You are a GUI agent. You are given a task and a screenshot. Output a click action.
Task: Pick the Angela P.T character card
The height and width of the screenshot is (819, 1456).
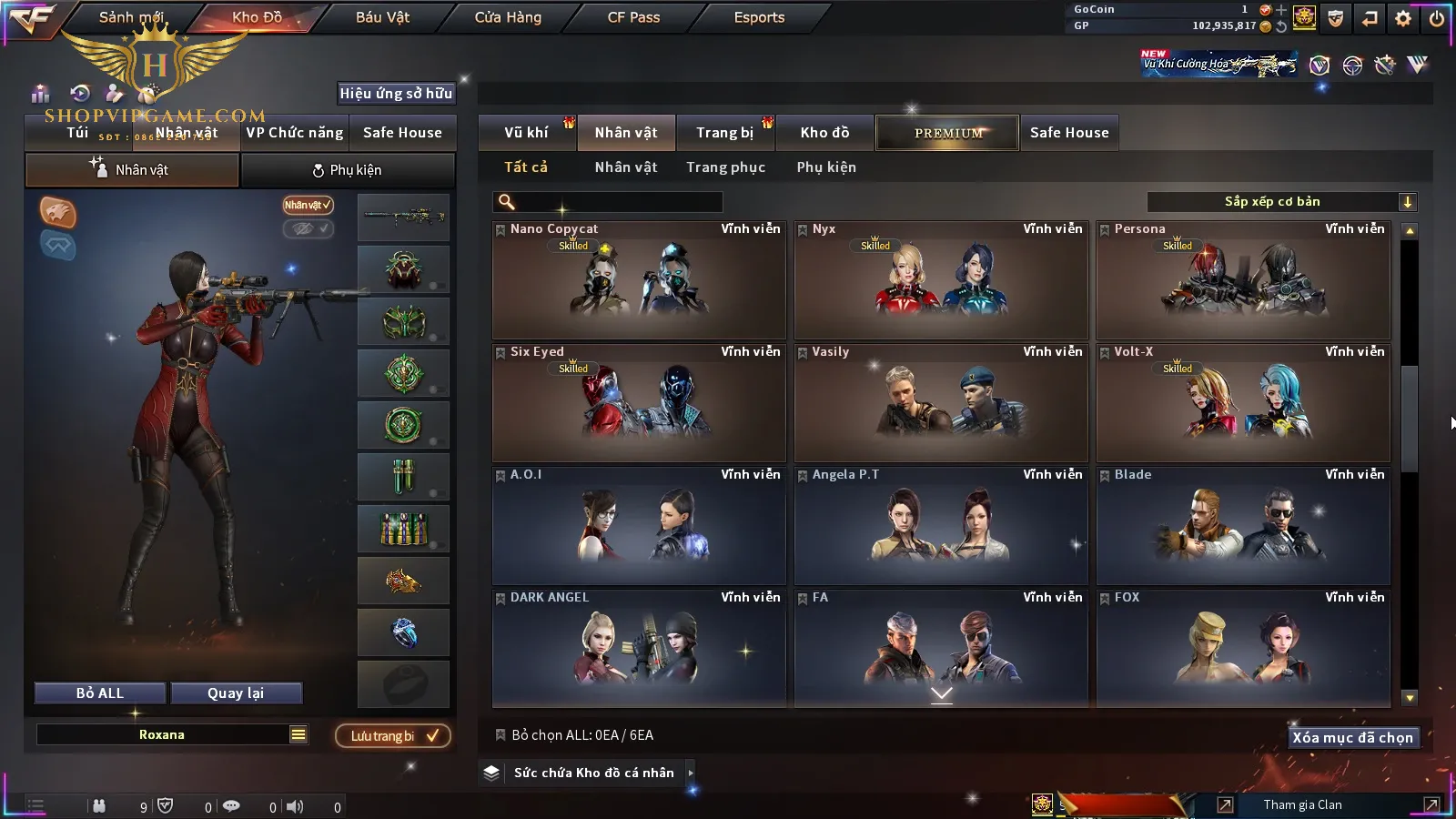941,526
